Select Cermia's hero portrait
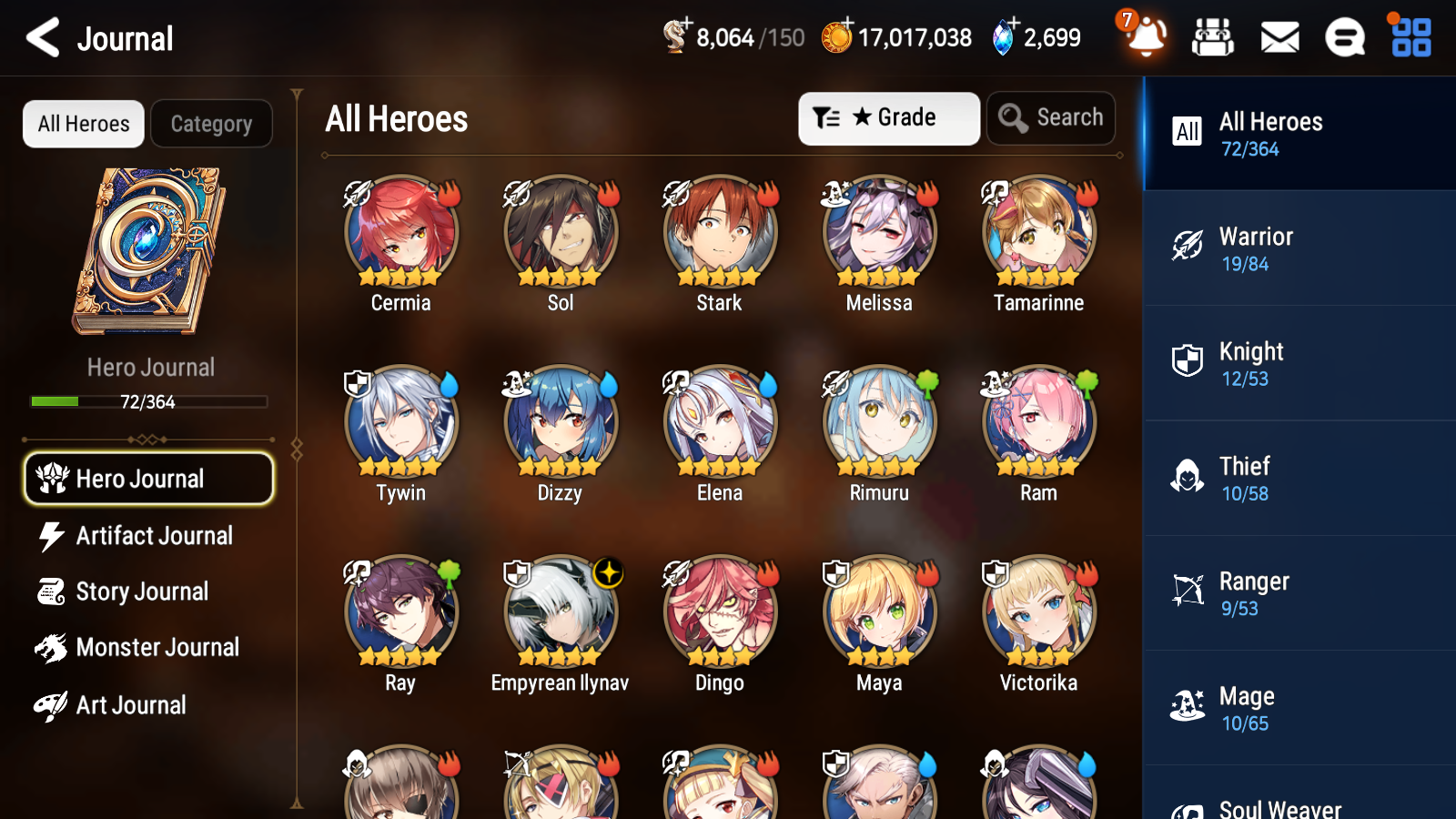Screen dimensions: 1456x819 pyautogui.click(x=399, y=233)
